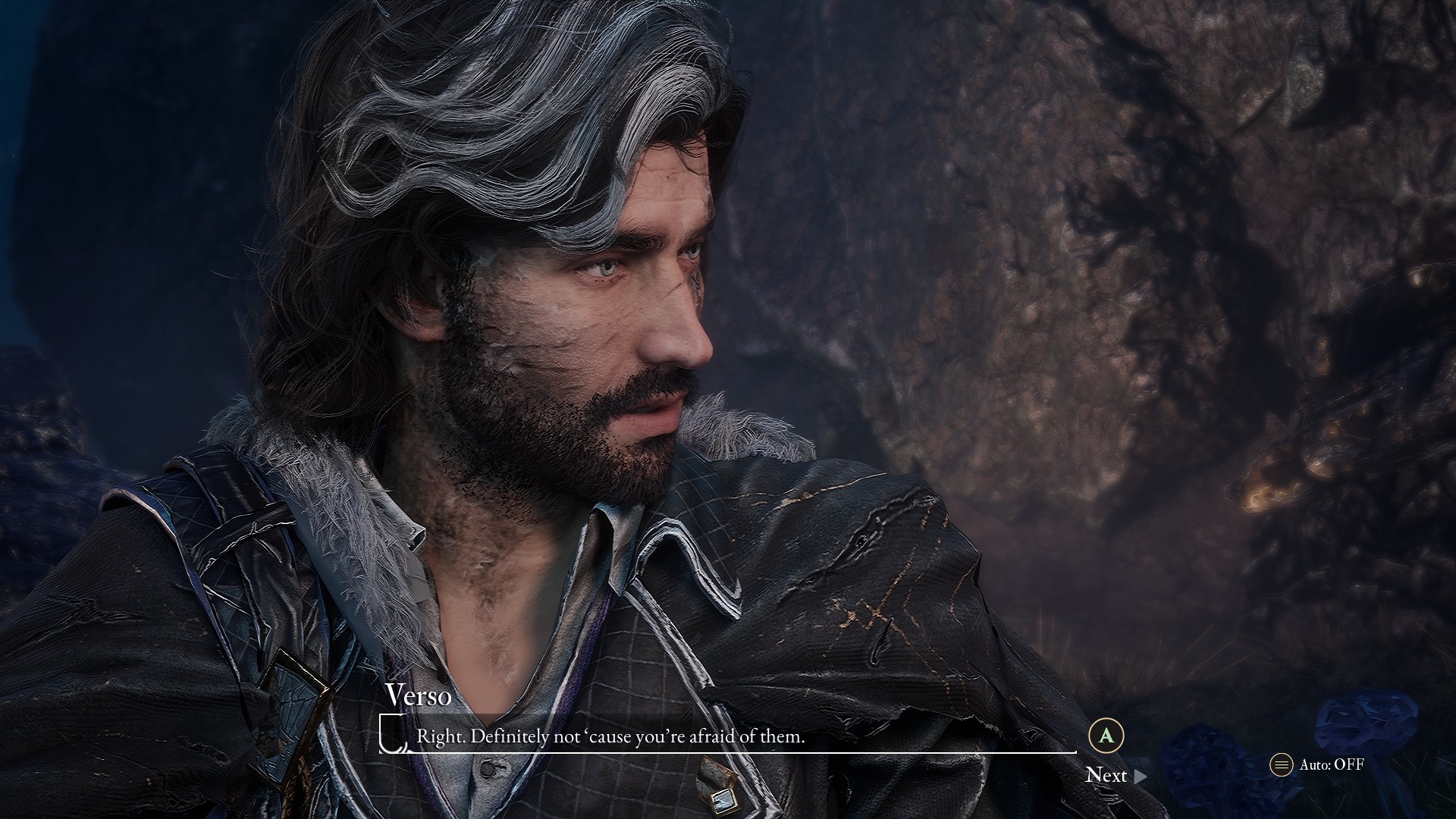Viewport: 1456px width, 819px height.
Task: Toggle the Auto: OFF dialogue setting
Action: click(x=1317, y=764)
